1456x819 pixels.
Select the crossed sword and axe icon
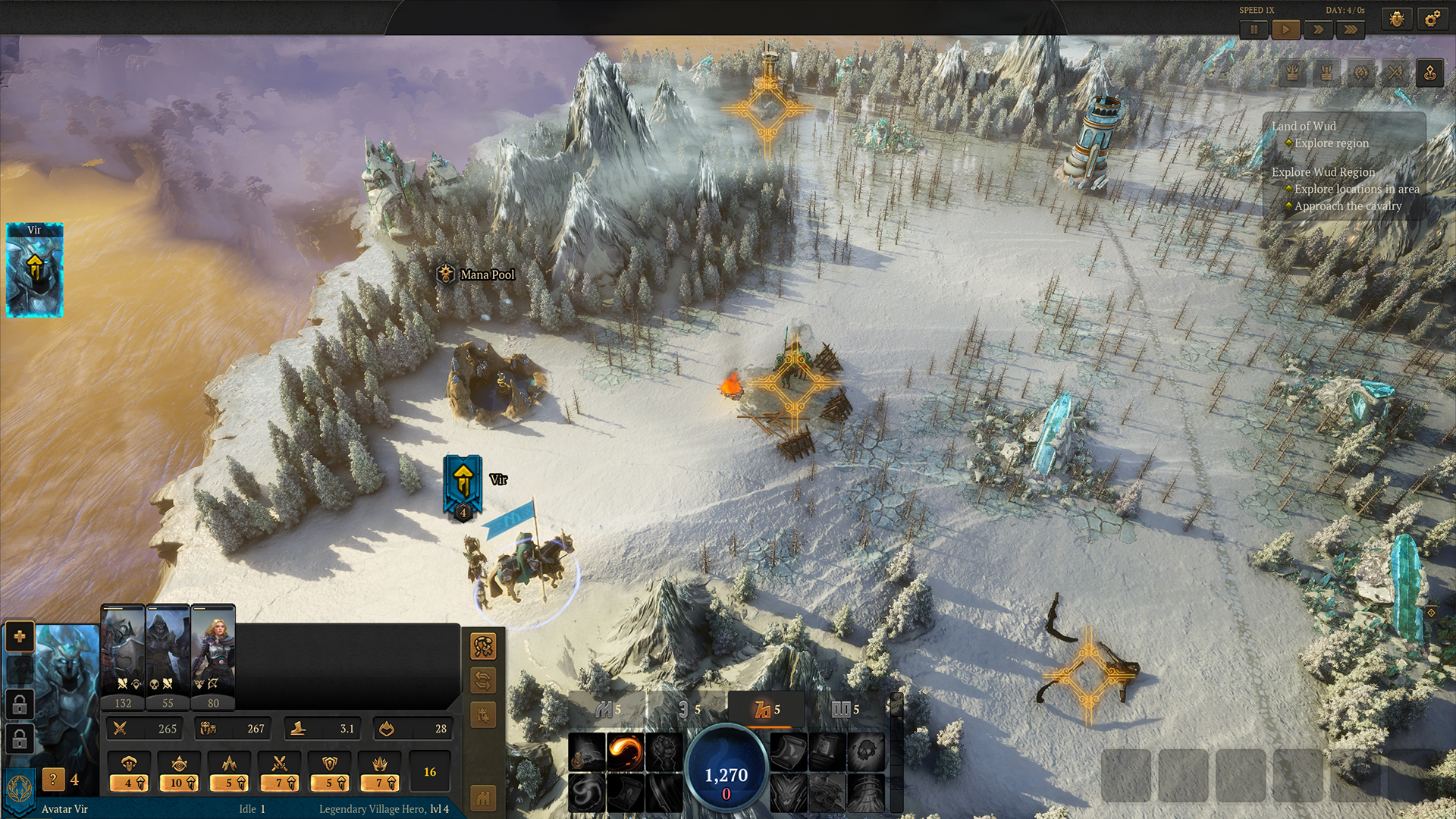pos(1395,73)
